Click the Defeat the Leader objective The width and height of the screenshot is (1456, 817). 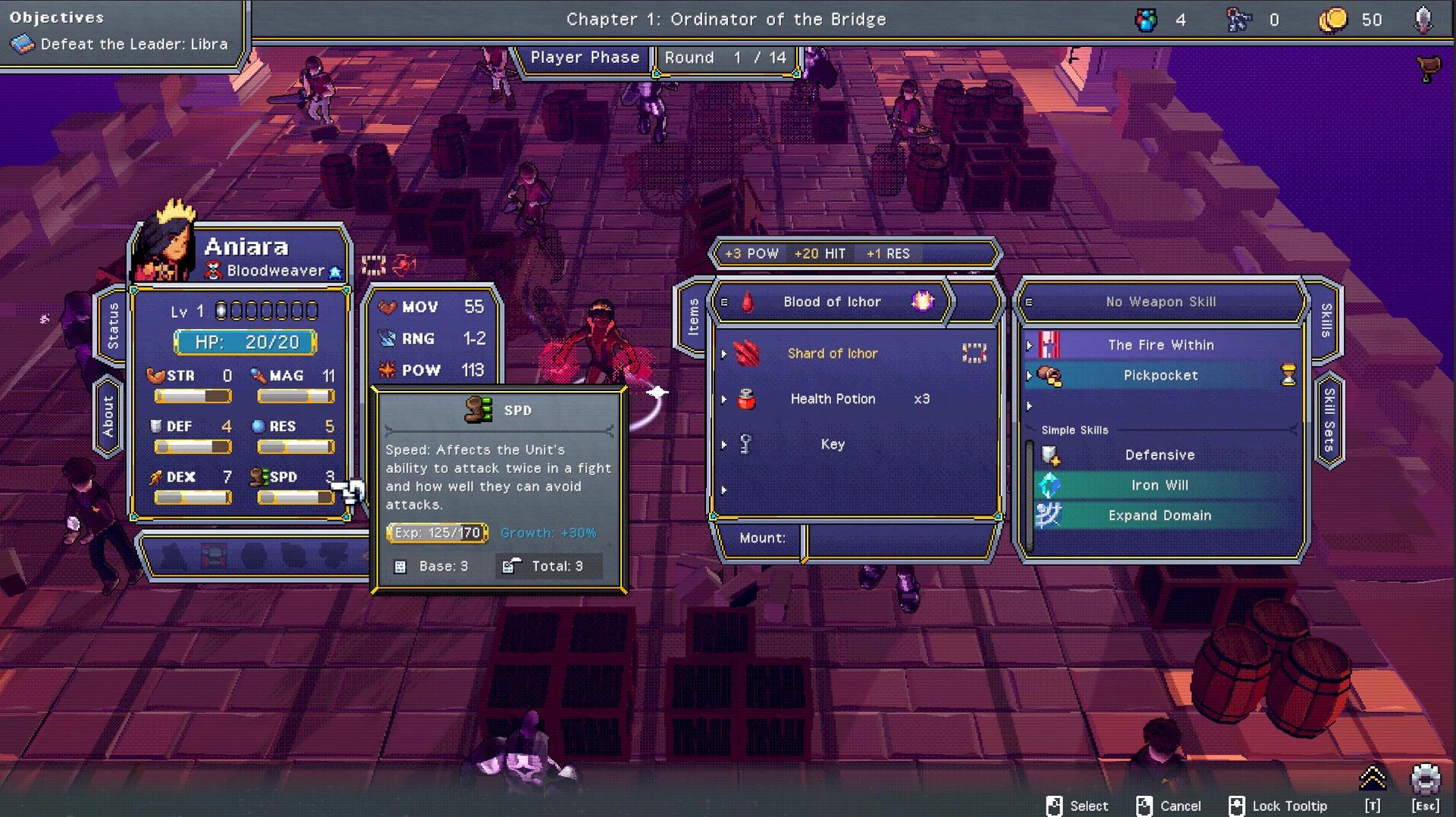[x=133, y=44]
